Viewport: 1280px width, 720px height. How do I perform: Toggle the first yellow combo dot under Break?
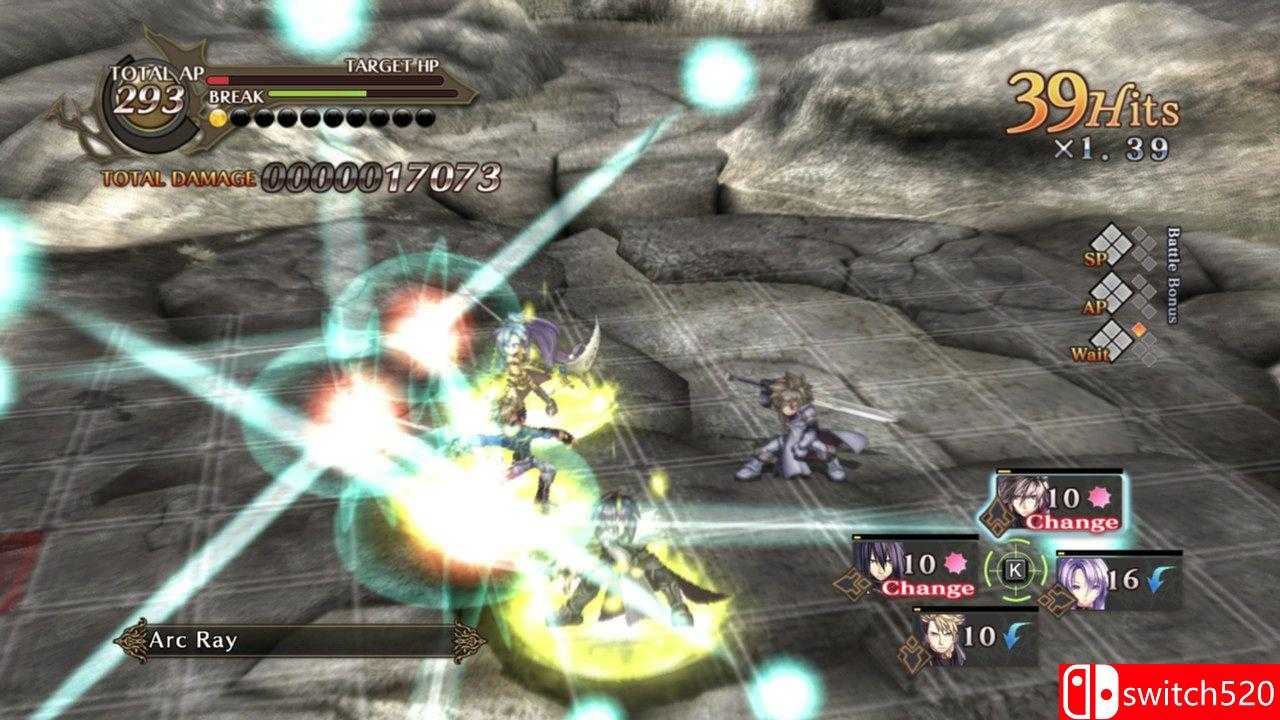pos(217,118)
